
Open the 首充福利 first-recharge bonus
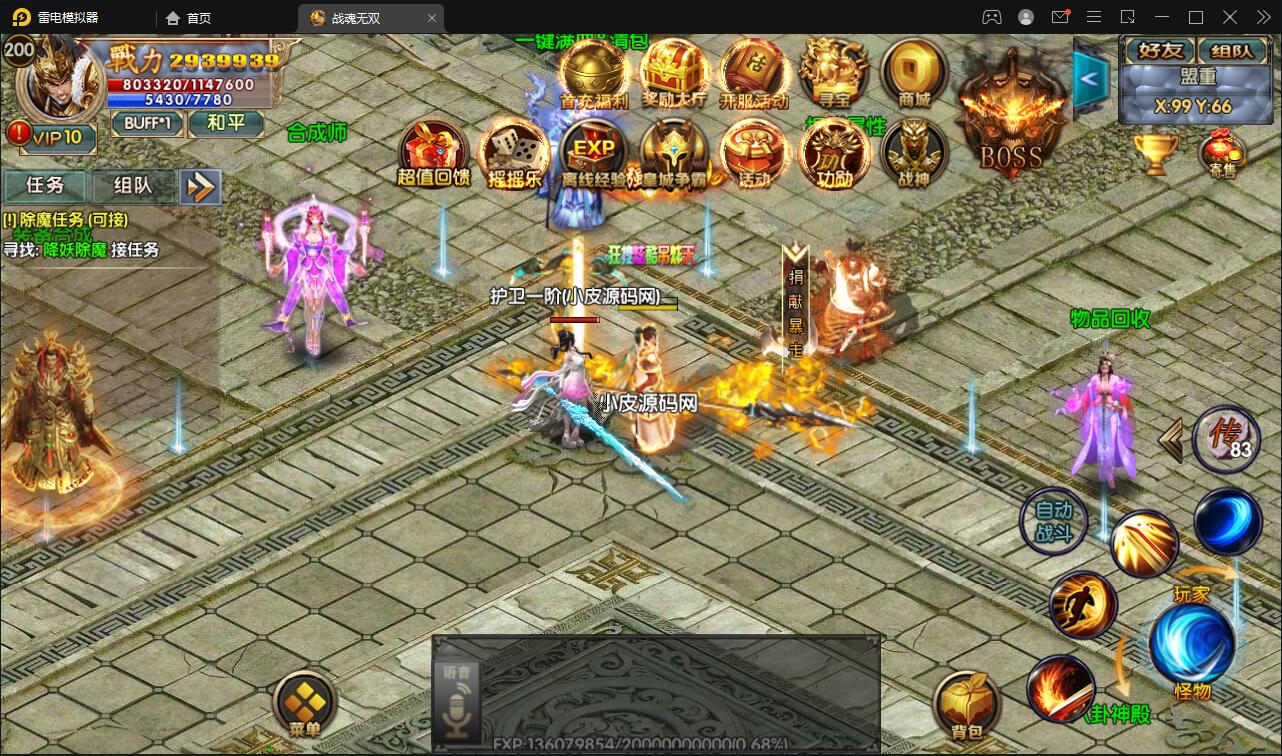point(593,72)
